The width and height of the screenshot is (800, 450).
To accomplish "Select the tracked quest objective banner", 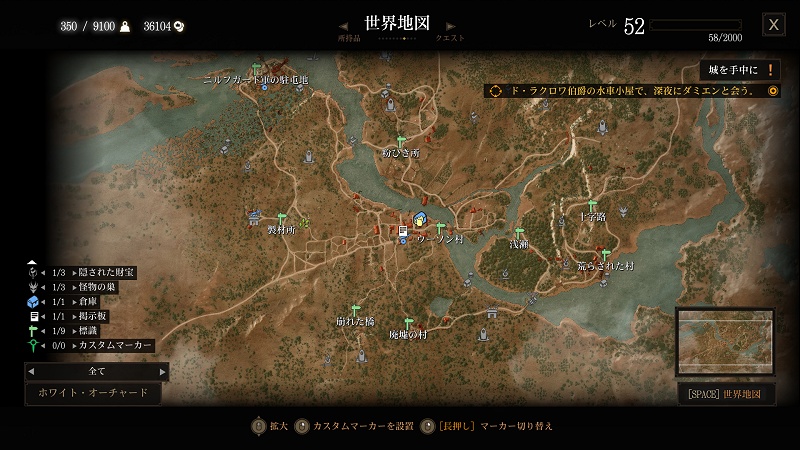I will [632, 91].
